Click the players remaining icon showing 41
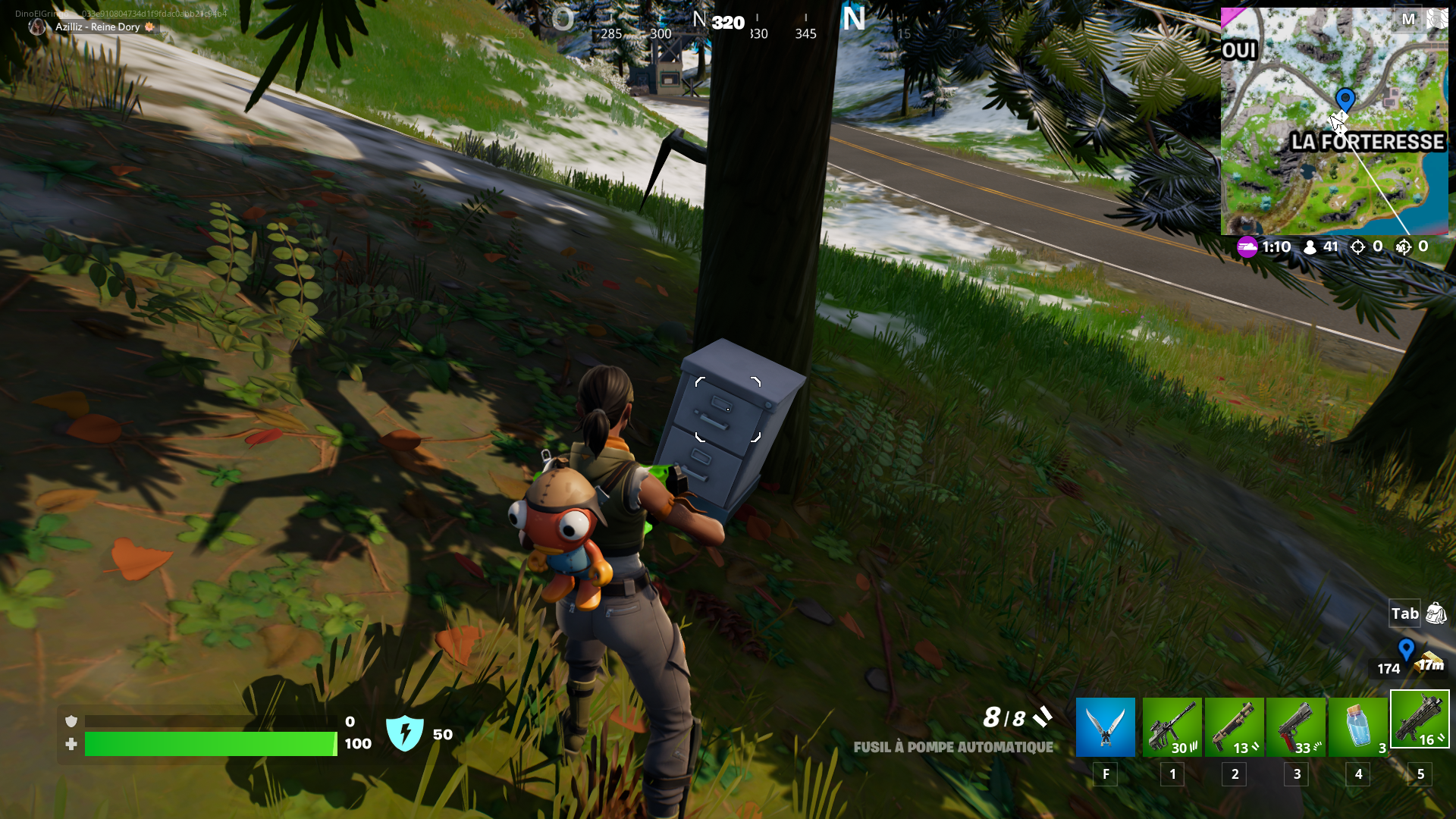1456x819 pixels. click(x=1311, y=246)
